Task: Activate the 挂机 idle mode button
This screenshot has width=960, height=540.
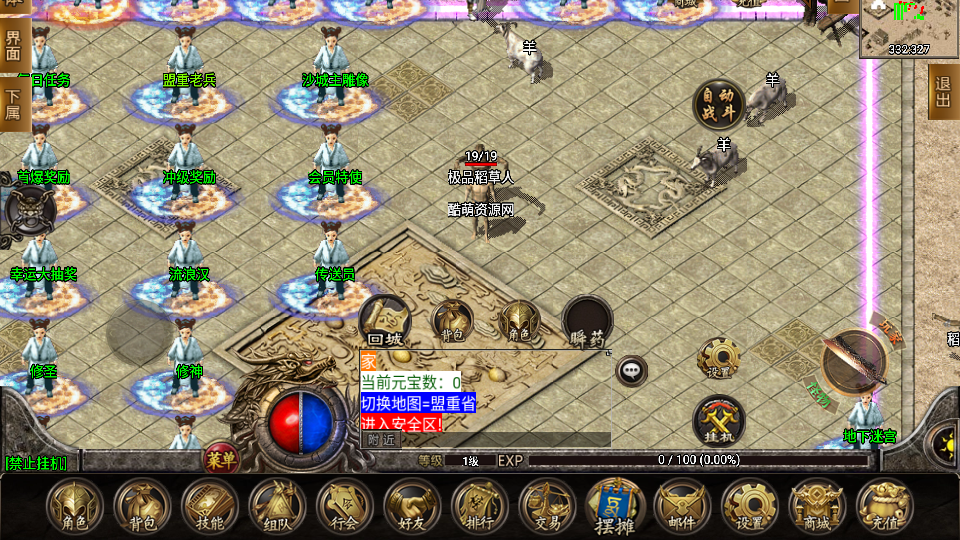Action: (719, 421)
